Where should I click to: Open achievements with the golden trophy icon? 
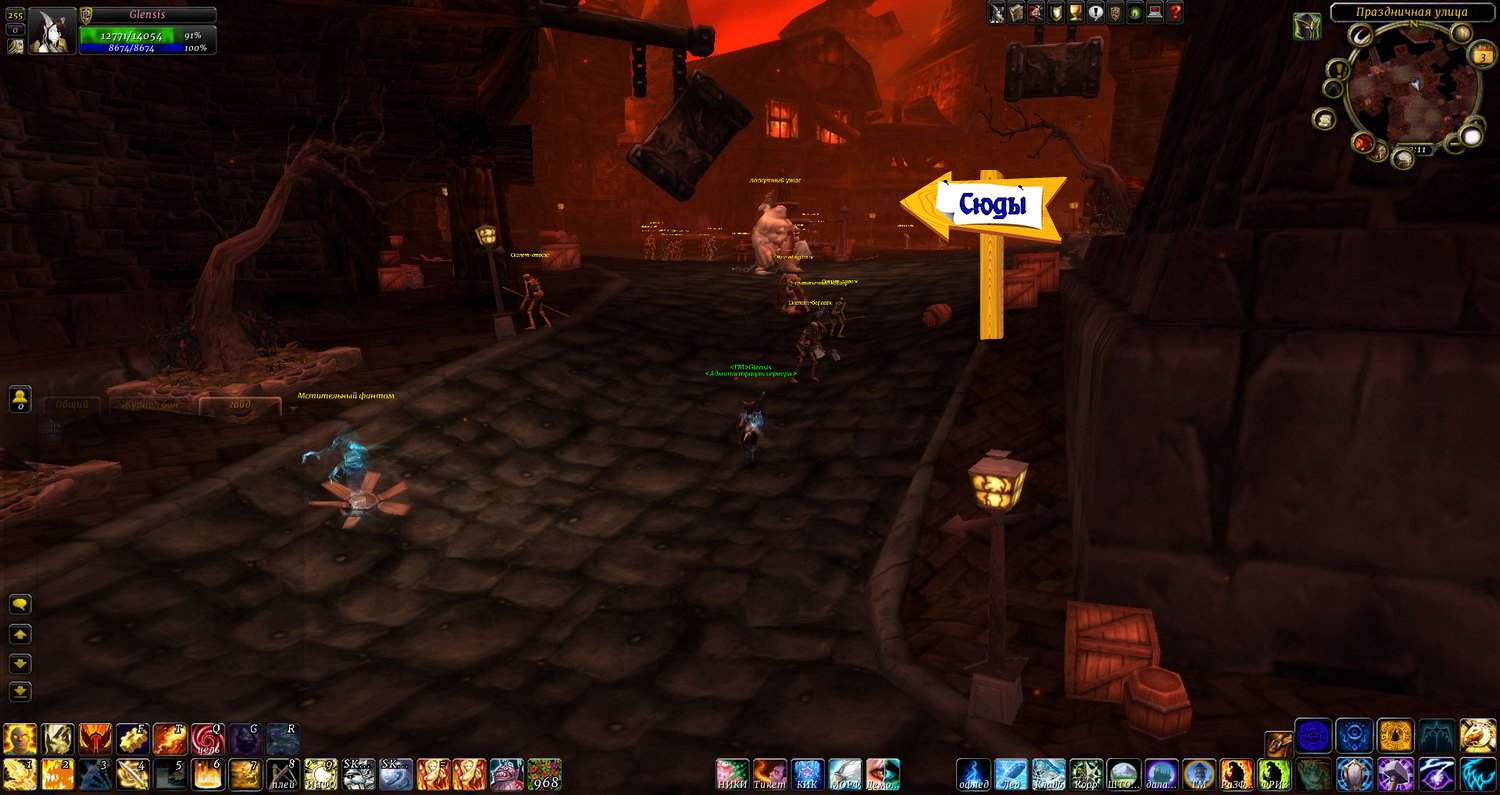[1076, 12]
